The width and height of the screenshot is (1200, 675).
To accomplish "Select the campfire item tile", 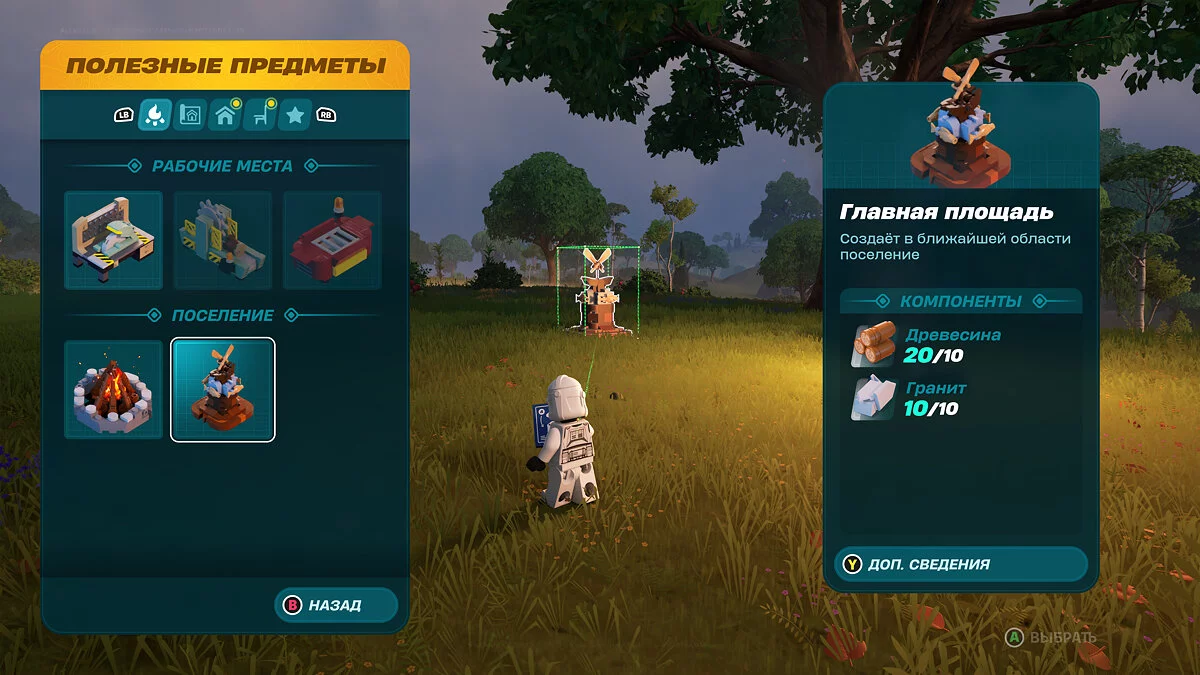I will (x=113, y=389).
